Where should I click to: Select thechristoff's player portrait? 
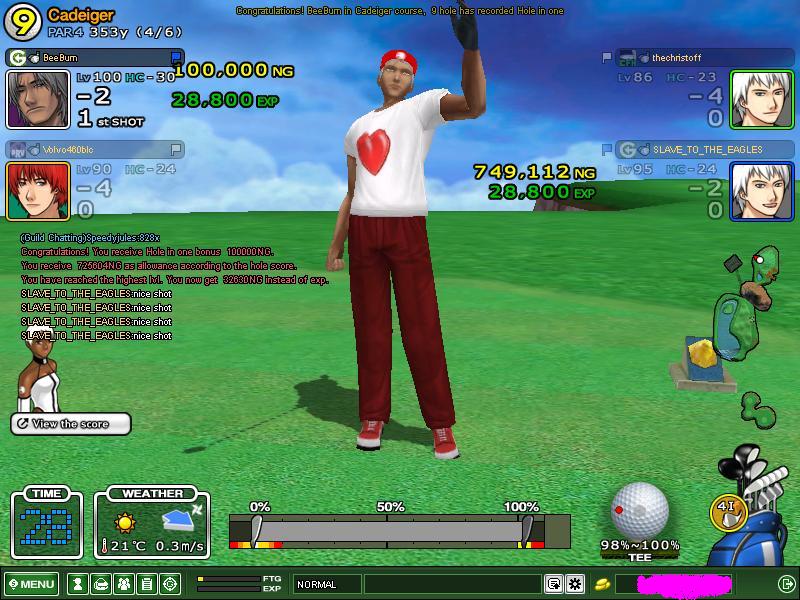[x=762, y=100]
